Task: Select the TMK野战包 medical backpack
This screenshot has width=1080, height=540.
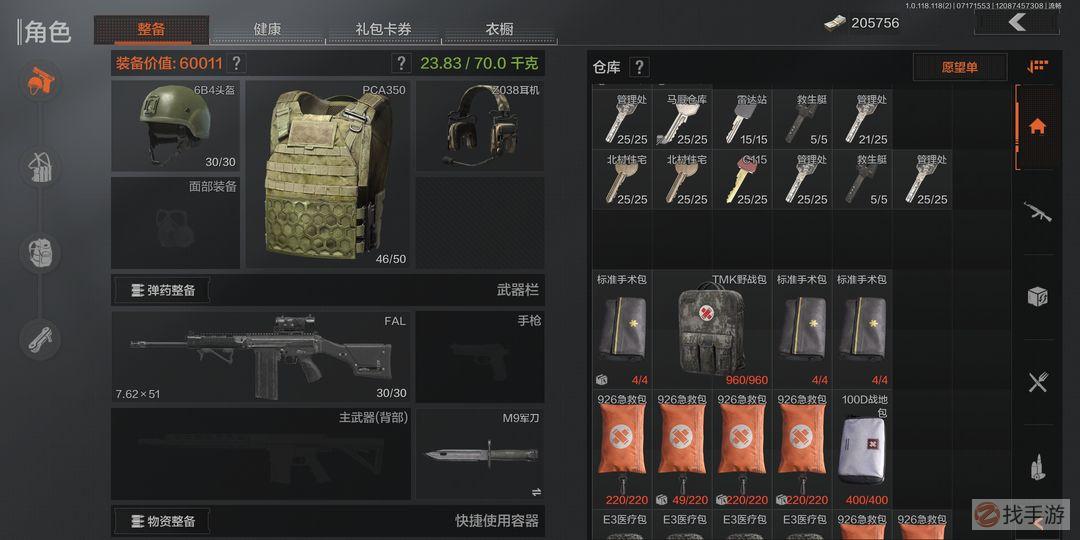Action: click(711, 328)
